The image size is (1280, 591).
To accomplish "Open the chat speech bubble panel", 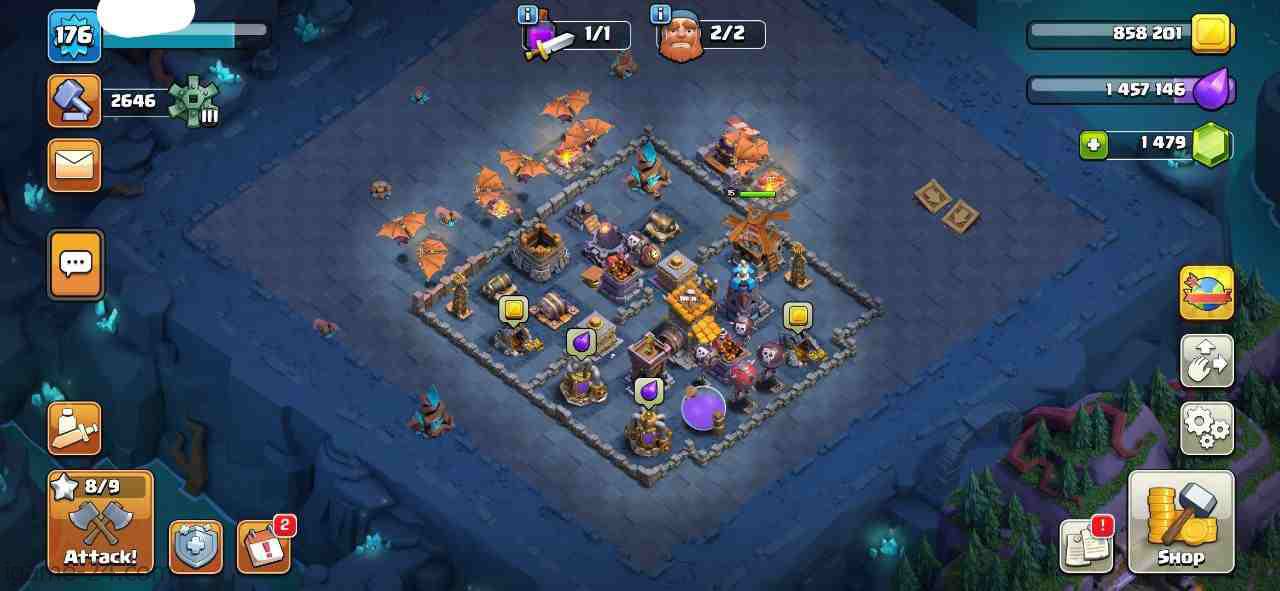I will (75, 264).
